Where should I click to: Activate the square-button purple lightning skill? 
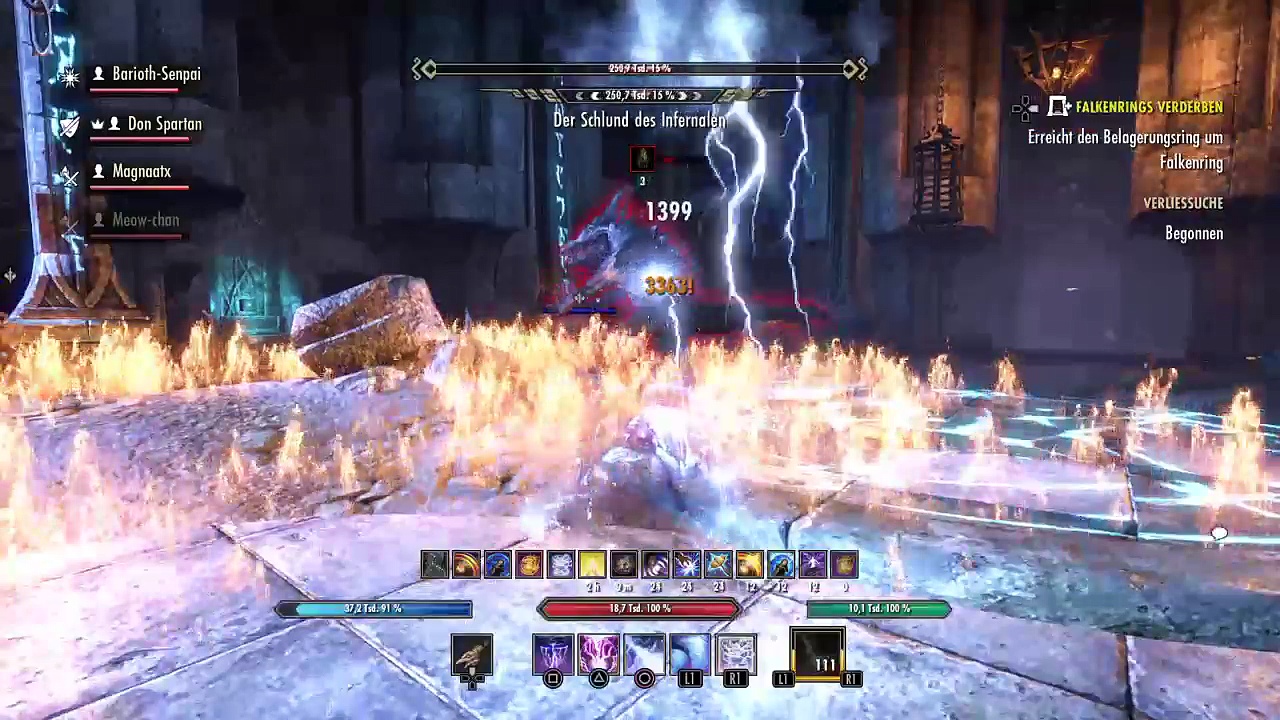pos(553,654)
